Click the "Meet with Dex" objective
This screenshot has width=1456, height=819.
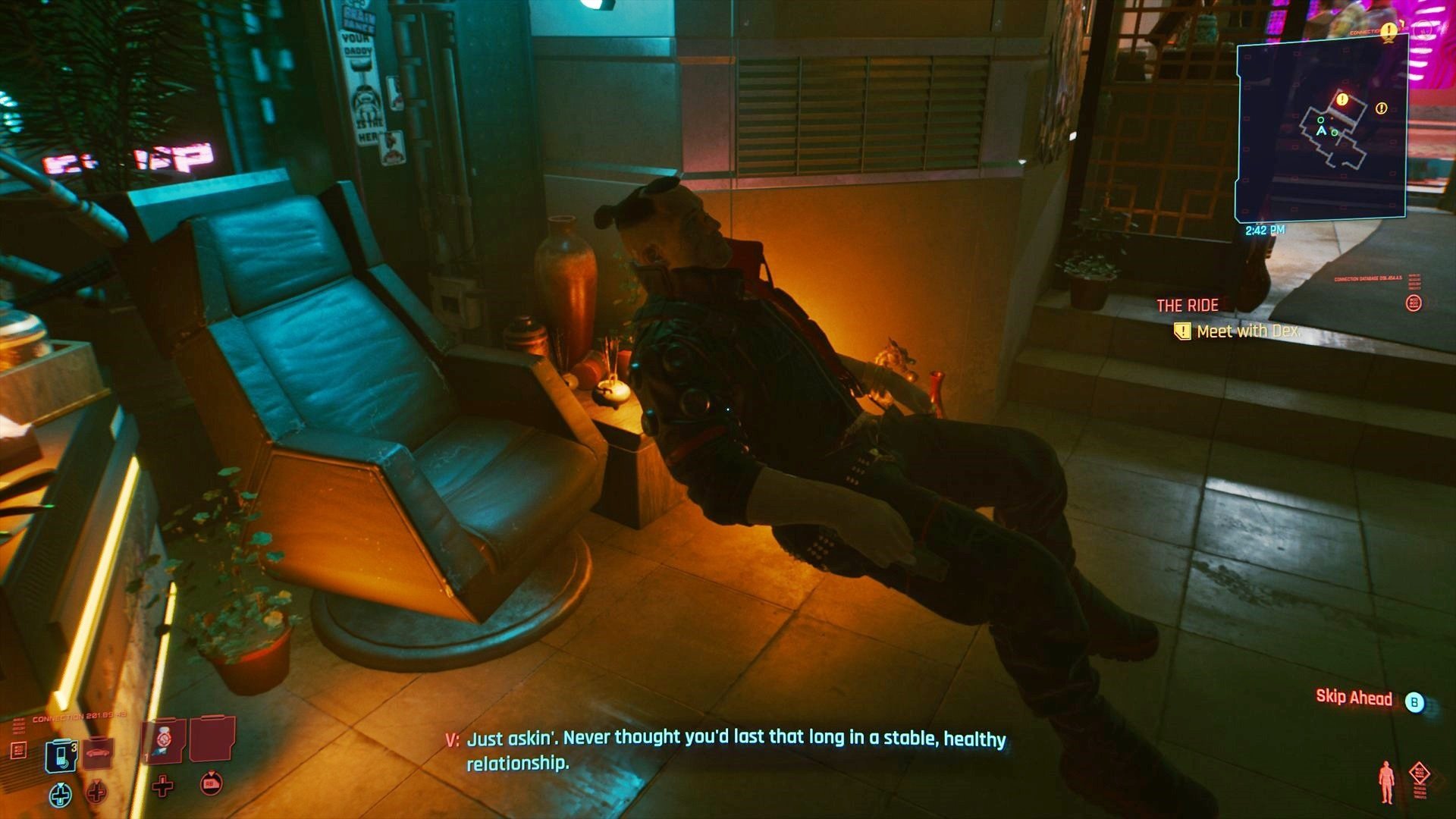pyautogui.click(x=1247, y=331)
